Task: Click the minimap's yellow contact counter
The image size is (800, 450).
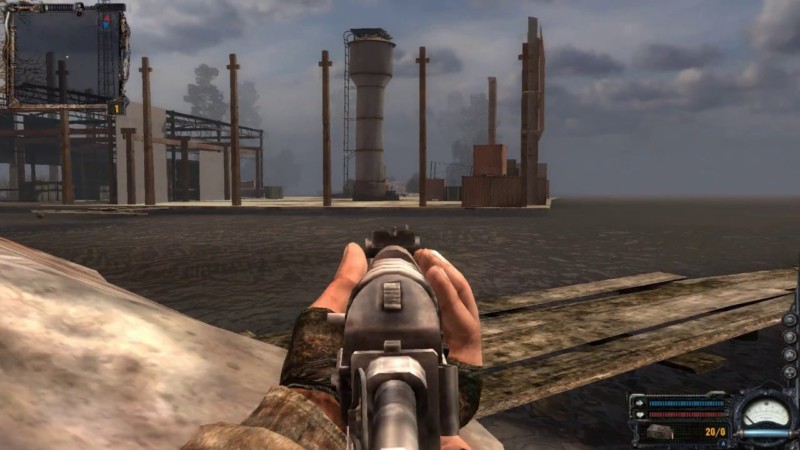Action: click(116, 107)
